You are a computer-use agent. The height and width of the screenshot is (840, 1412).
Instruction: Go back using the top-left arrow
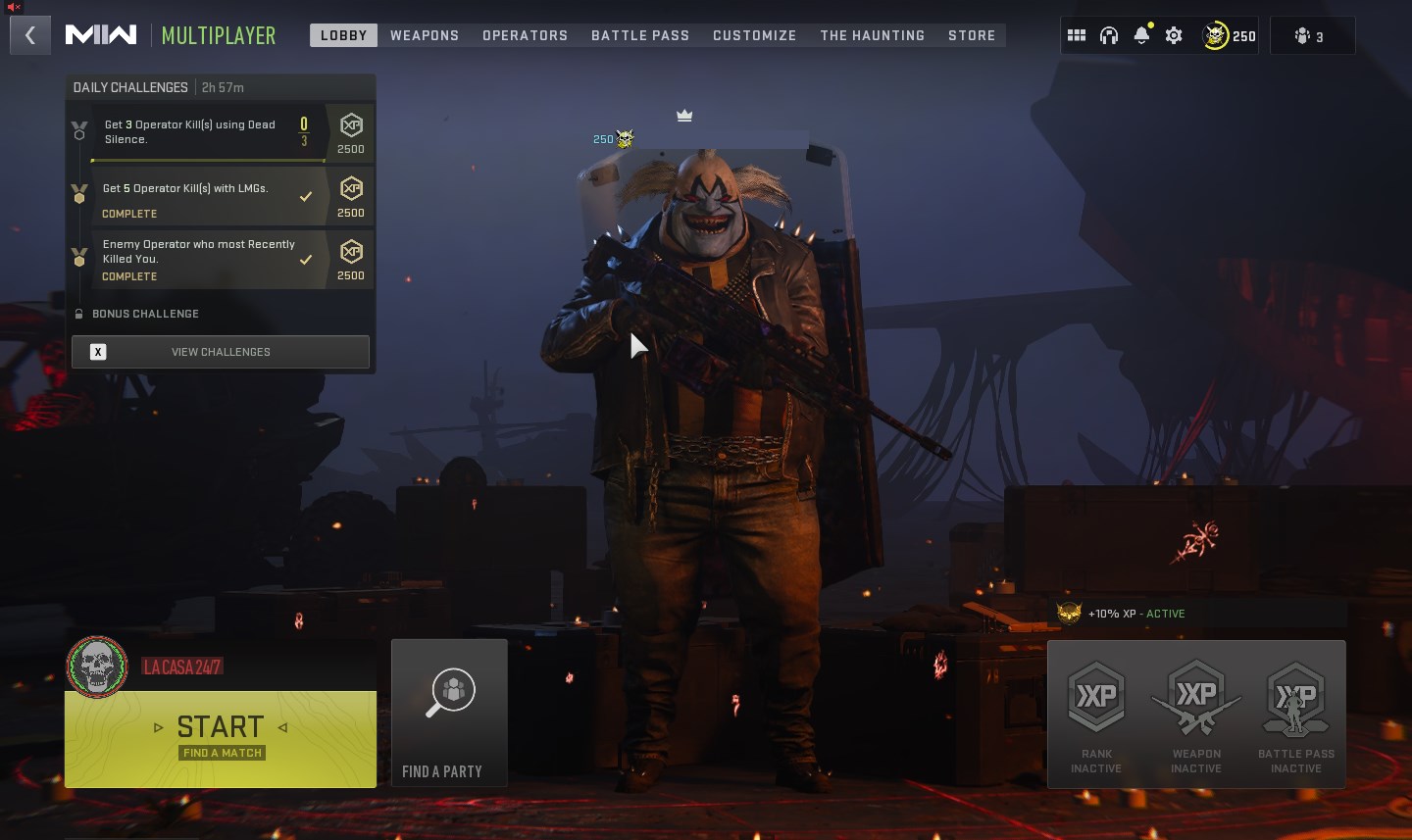pyautogui.click(x=30, y=36)
